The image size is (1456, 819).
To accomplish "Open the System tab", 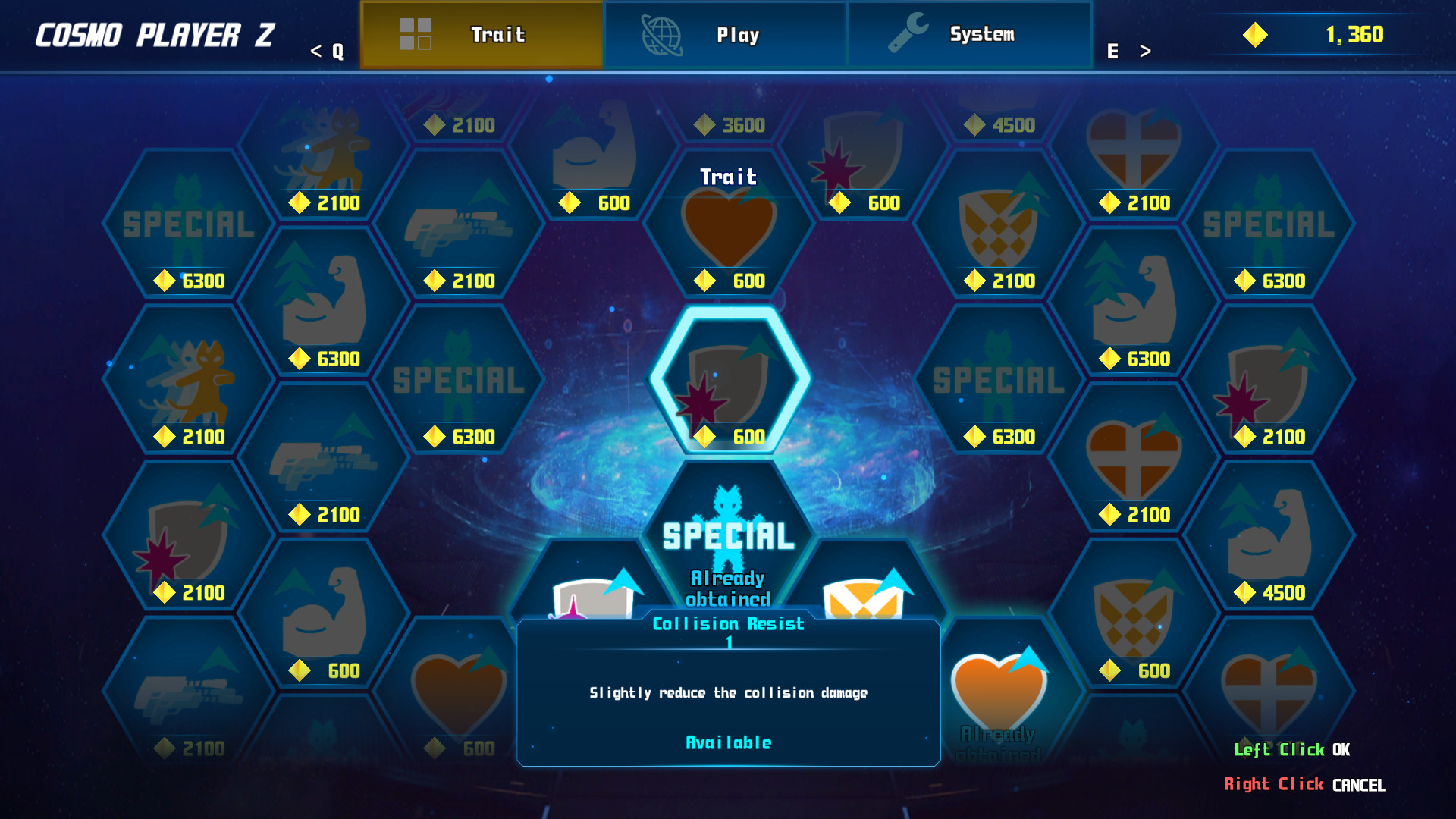I will click(x=971, y=34).
